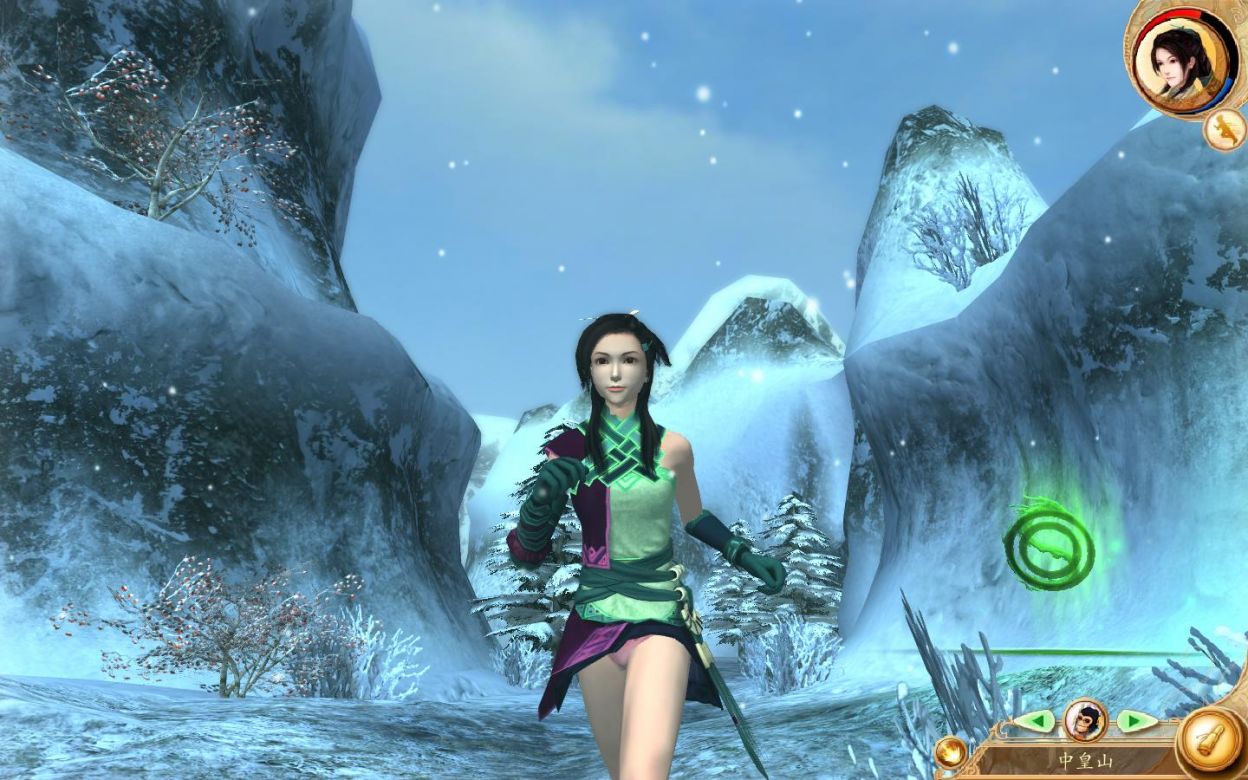Select the previous companion with the left arrow

(x=1035, y=720)
